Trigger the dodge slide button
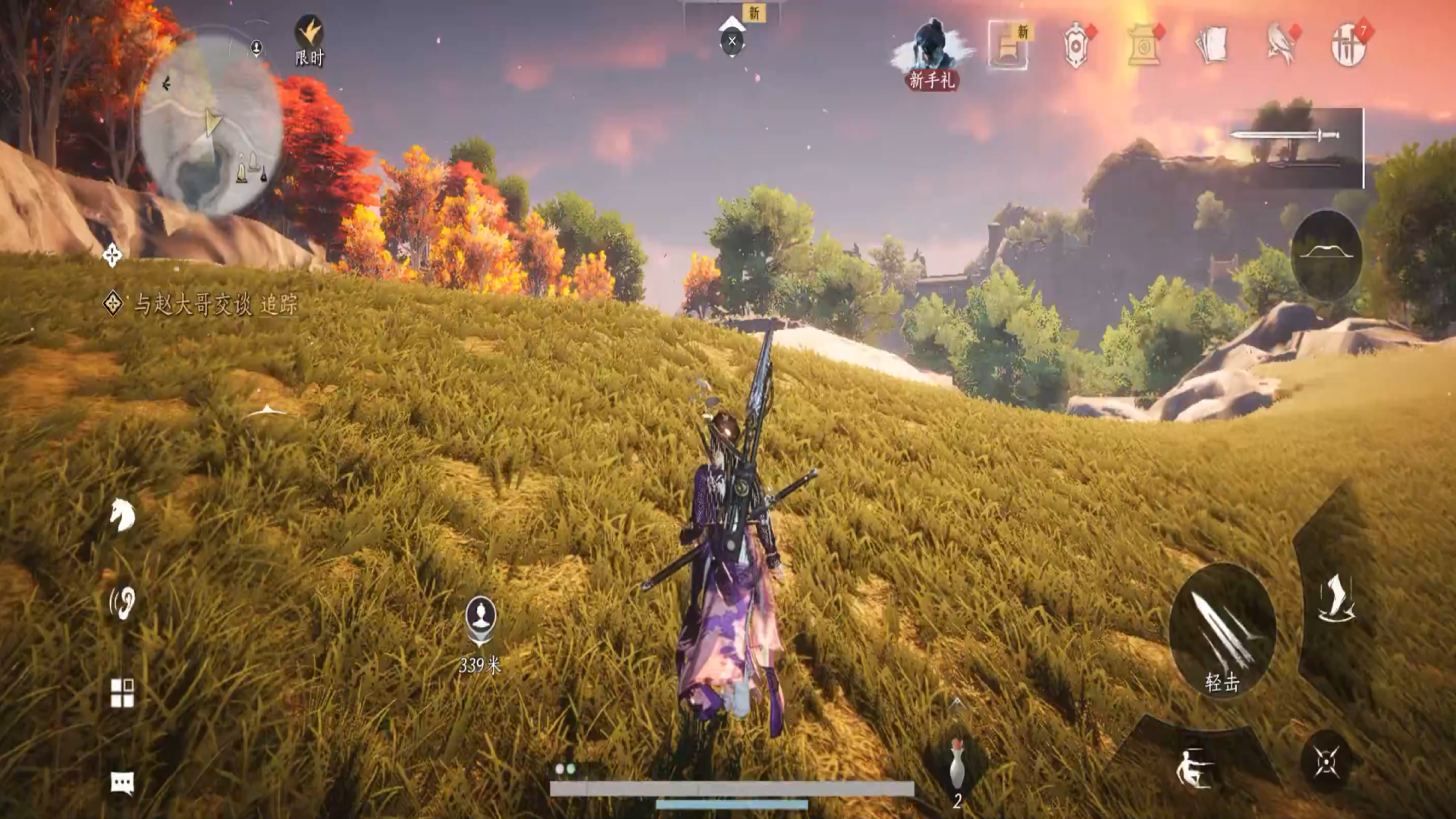This screenshot has width=1456, height=819. pyautogui.click(x=1193, y=767)
